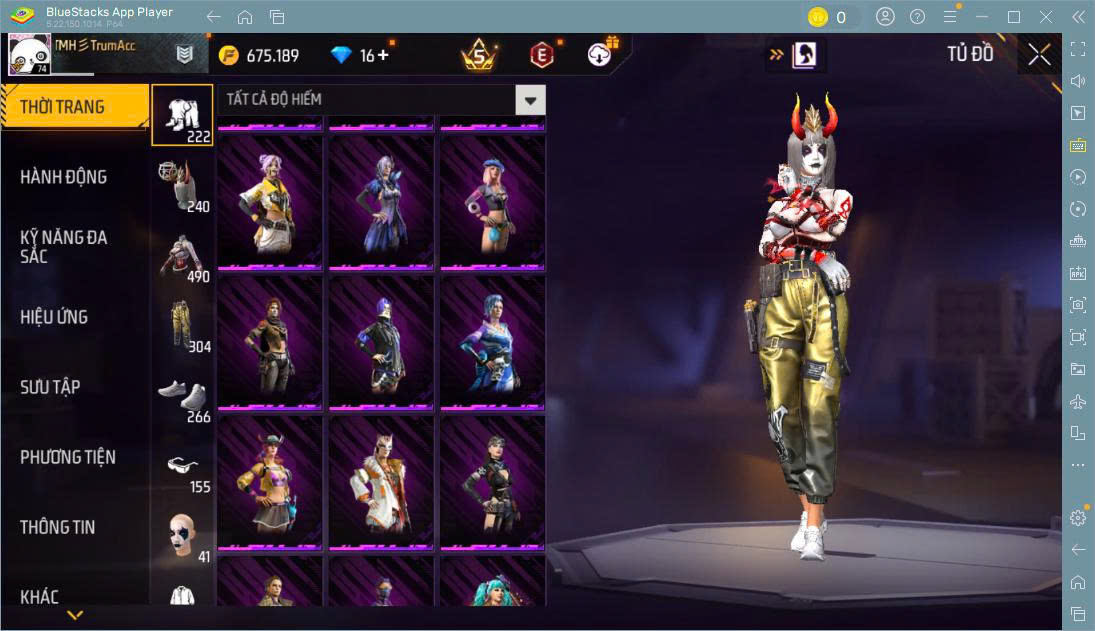The width and height of the screenshot is (1095, 631).
Task: Select the gold pants subcategory with 304 items
Action: tap(182, 325)
